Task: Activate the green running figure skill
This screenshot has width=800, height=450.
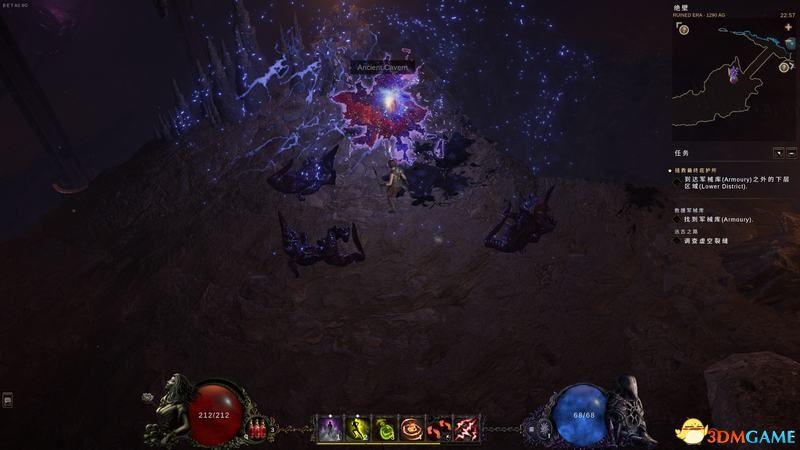Action: point(358,429)
